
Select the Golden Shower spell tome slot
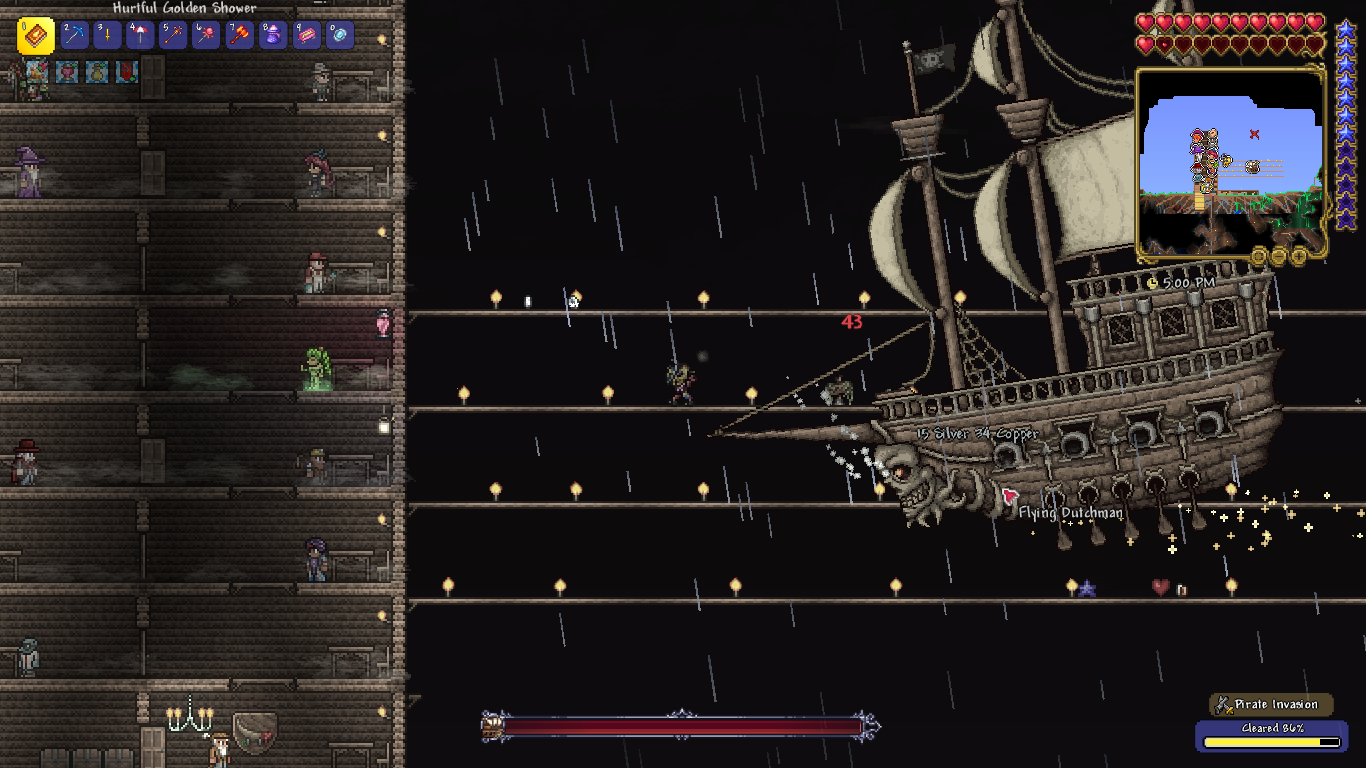tap(36, 36)
